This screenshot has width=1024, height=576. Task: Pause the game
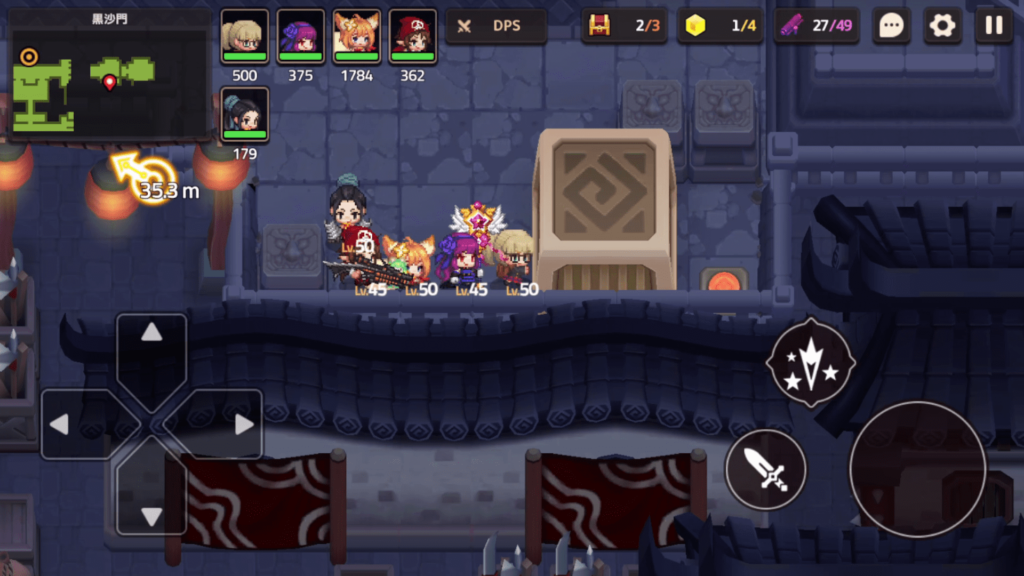993,26
